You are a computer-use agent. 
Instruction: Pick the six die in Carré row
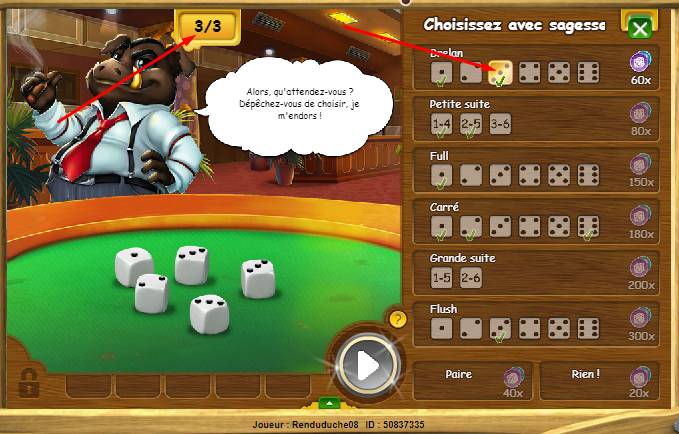pyautogui.click(x=589, y=227)
